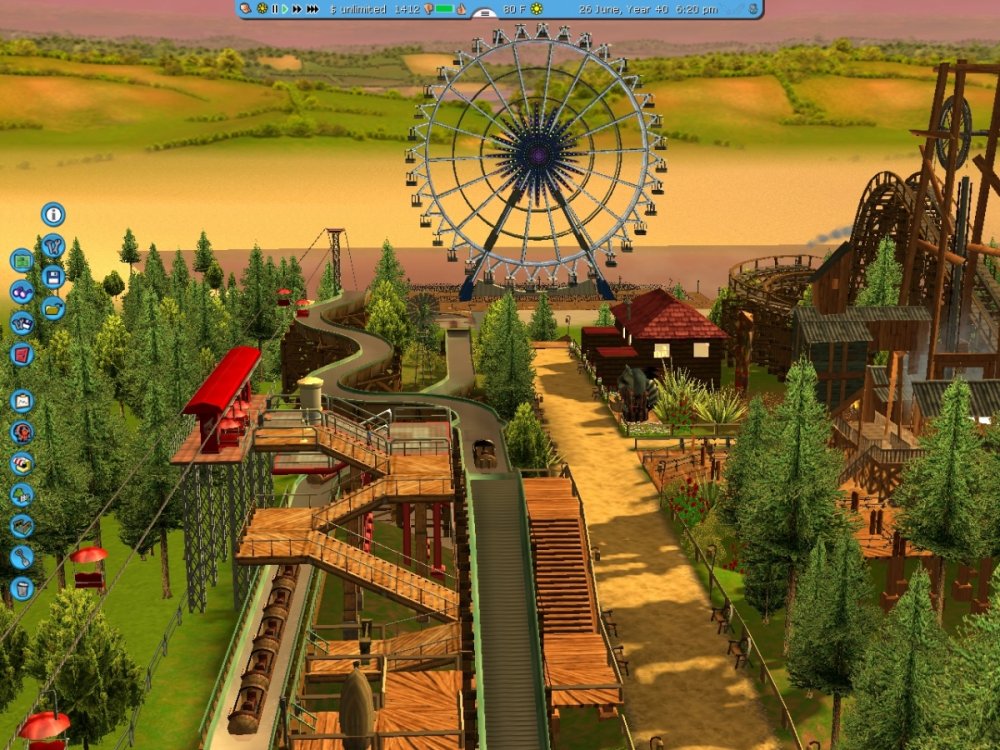The image size is (1000, 750).
Task: Select the tree and fence scenery icon
Action: click(21, 494)
